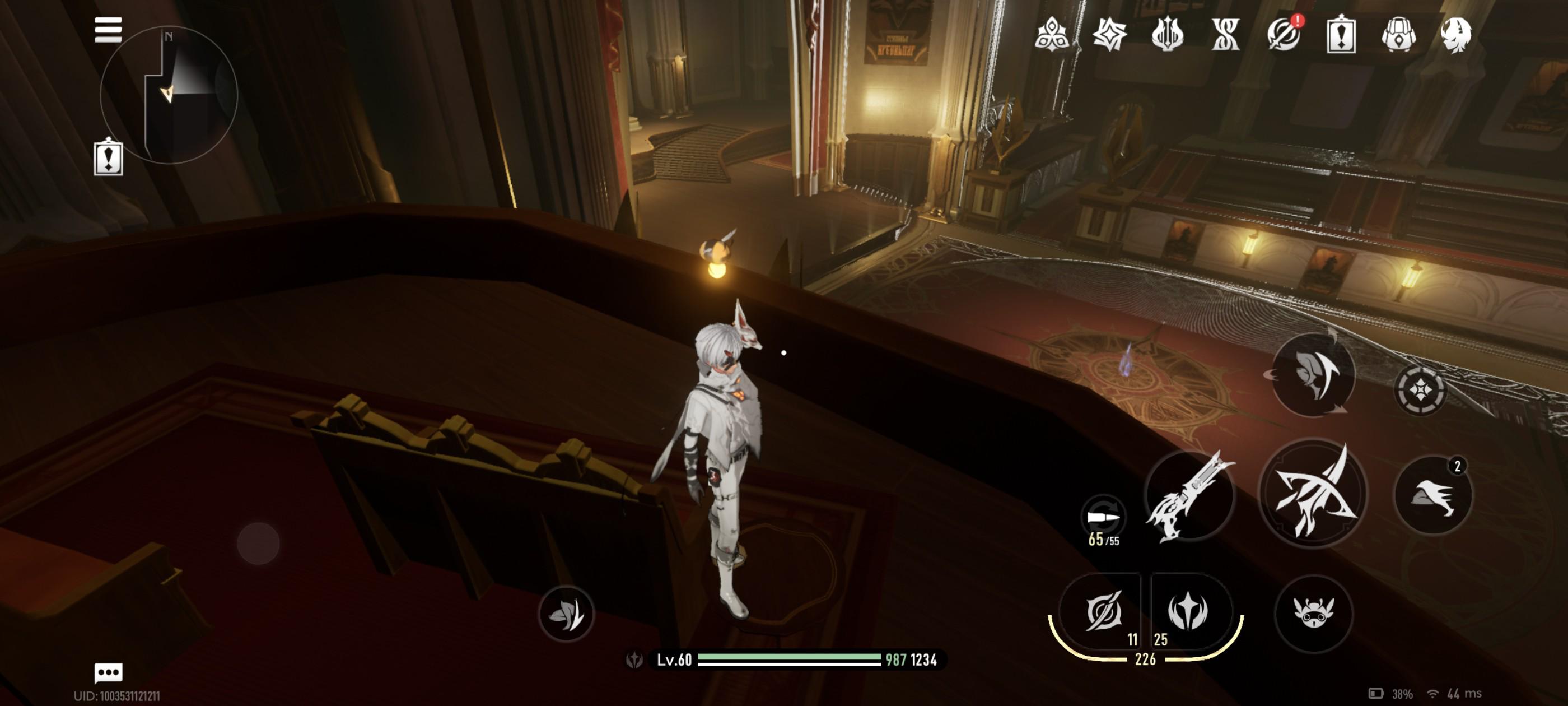Open the top-bar exclamation quest icon
This screenshot has width=1568, height=706.
(1341, 34)
